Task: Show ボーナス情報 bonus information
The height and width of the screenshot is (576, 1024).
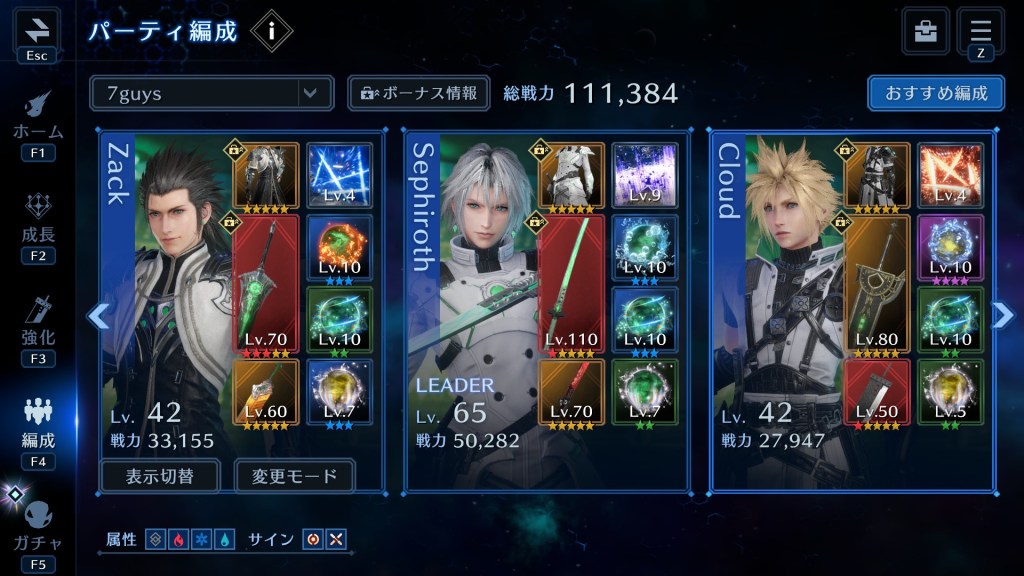Action: tap(419, 93)
